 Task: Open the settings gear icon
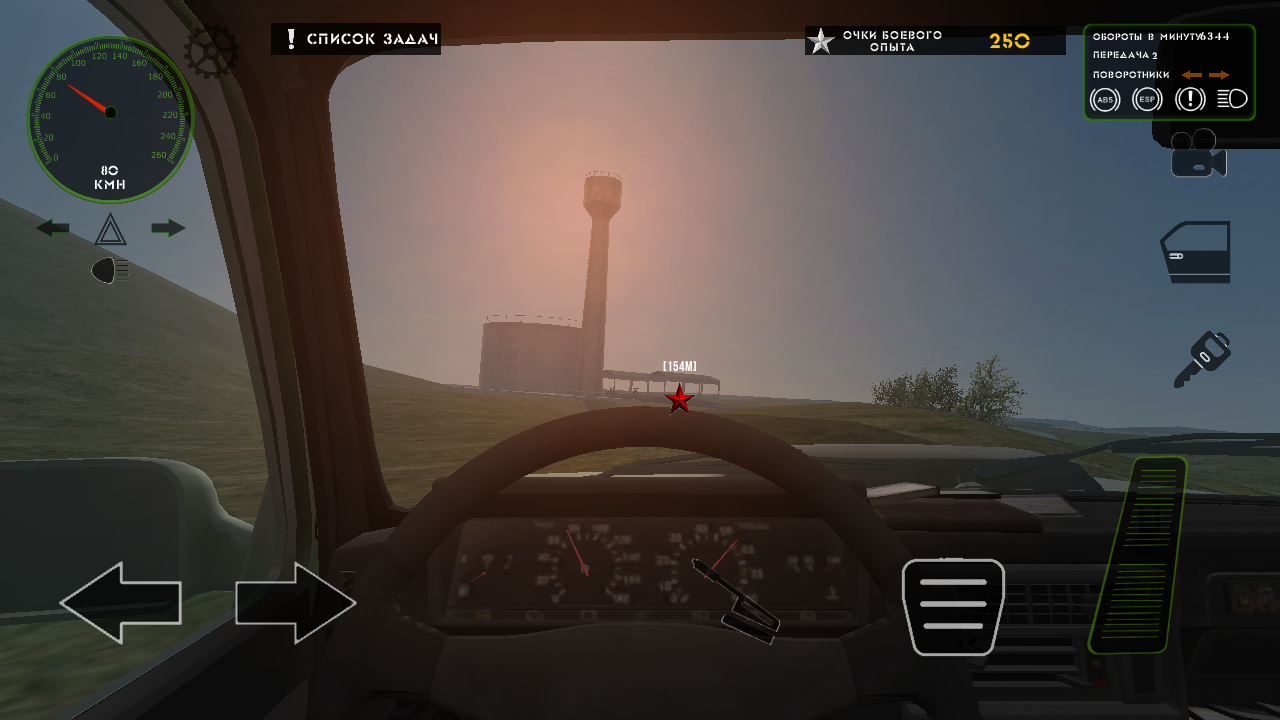point(212,48)
